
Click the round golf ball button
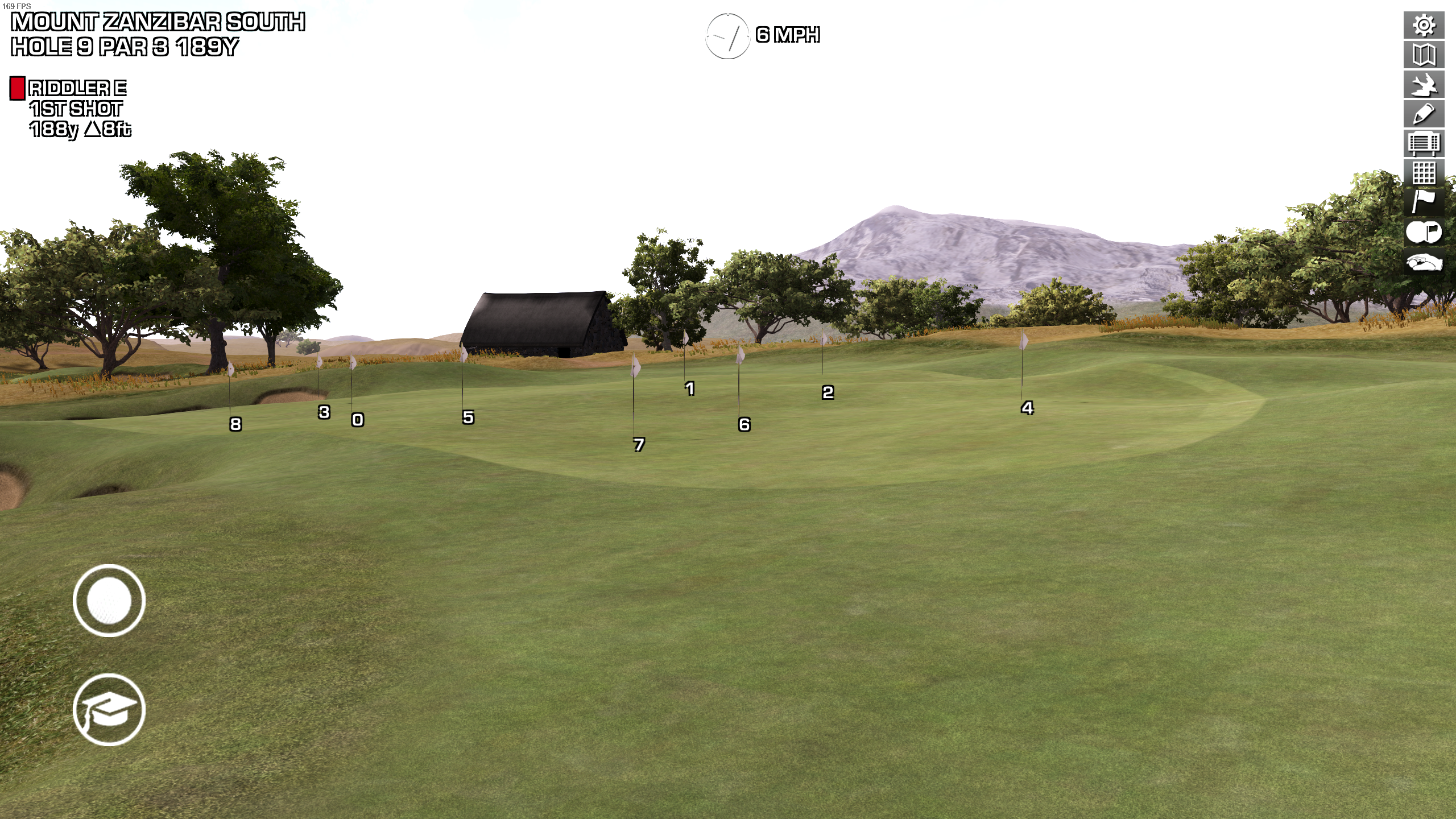[x=109, y=600]
